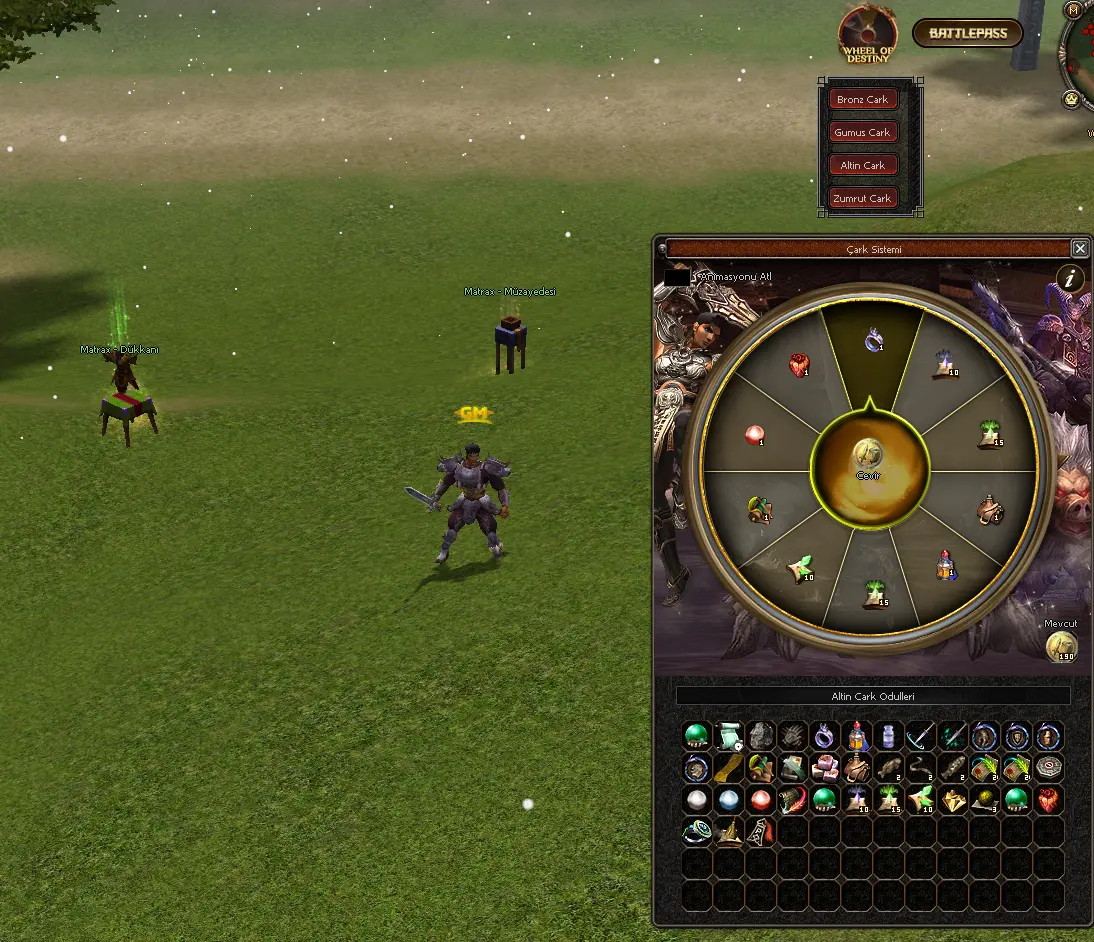Image resolution: width=1094 pixels, height=942 pixels.
Task: Select the Bronz Cark wheel
Action: pyautogui.click(x=863, y=100)
